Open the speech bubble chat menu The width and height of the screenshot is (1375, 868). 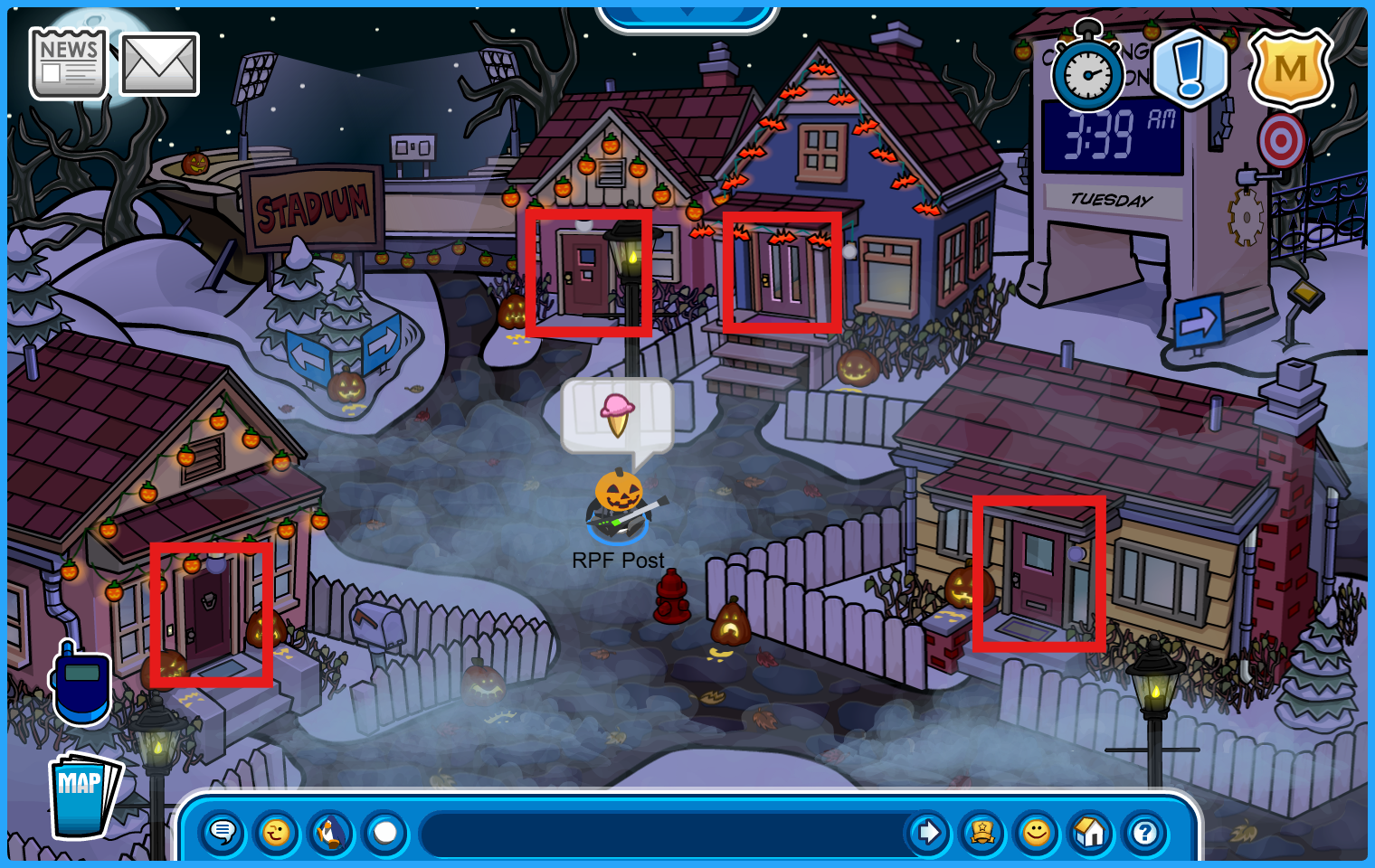(x=223, y=832)
